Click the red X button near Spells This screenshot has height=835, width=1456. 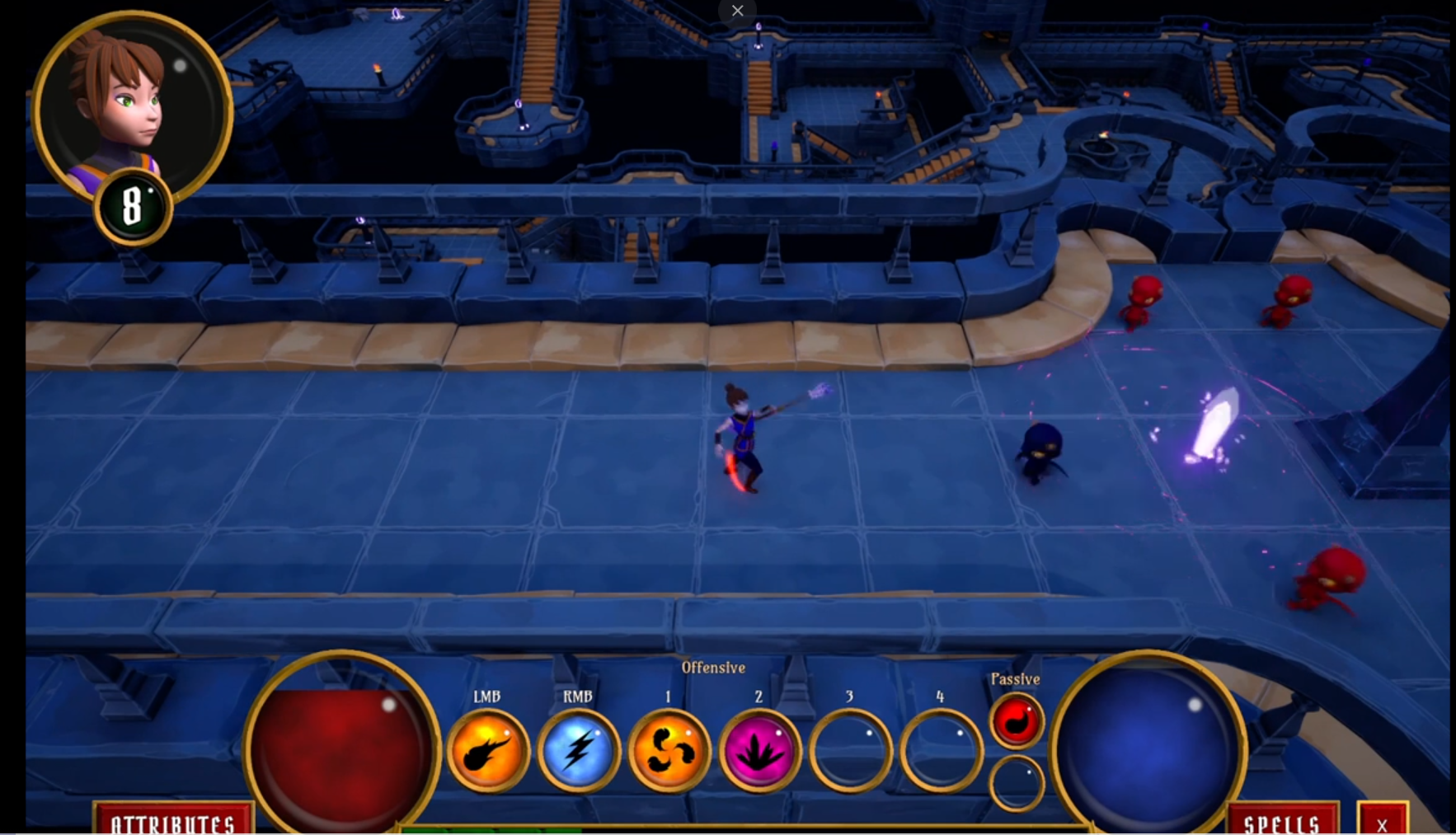point(1382,823)
